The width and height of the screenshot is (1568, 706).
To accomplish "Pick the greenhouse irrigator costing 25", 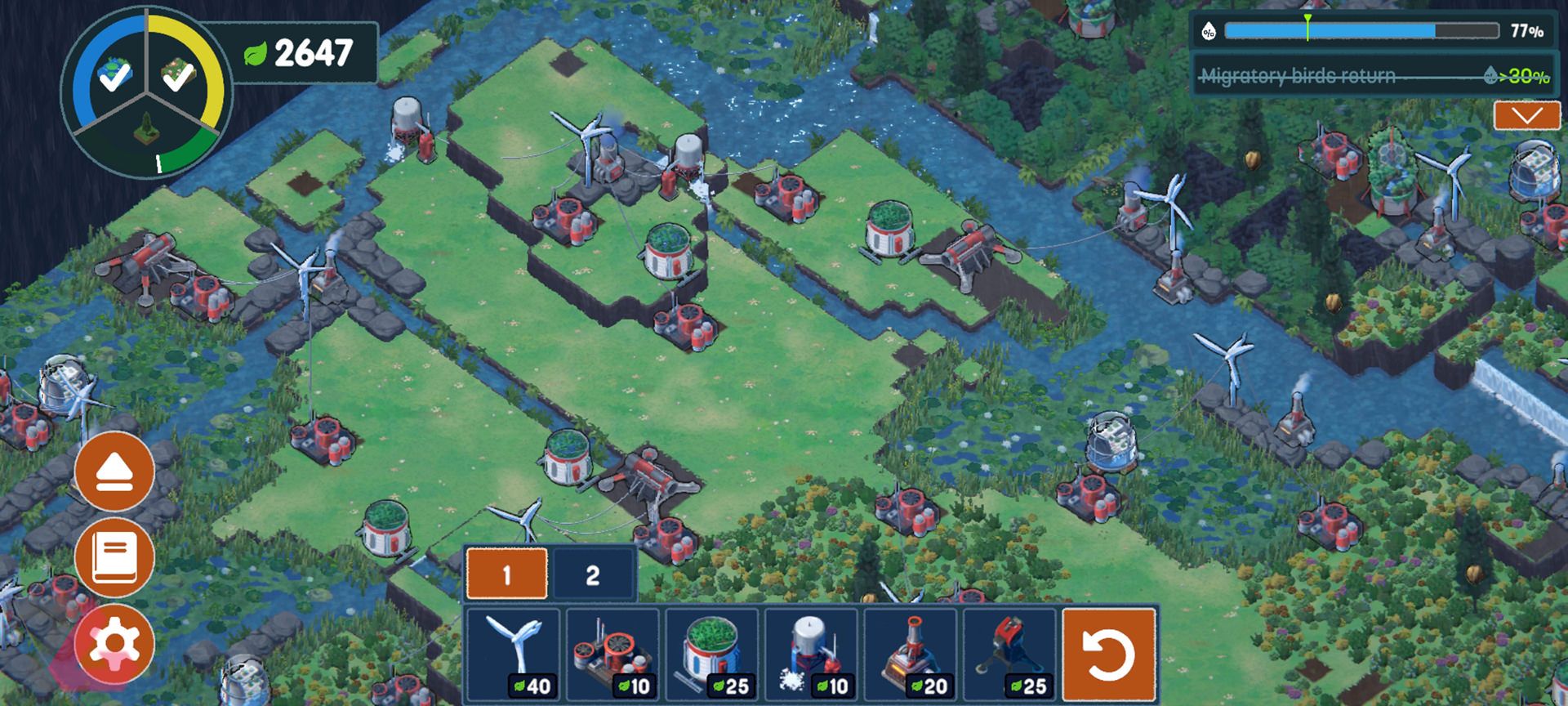I will click(712, 654).
